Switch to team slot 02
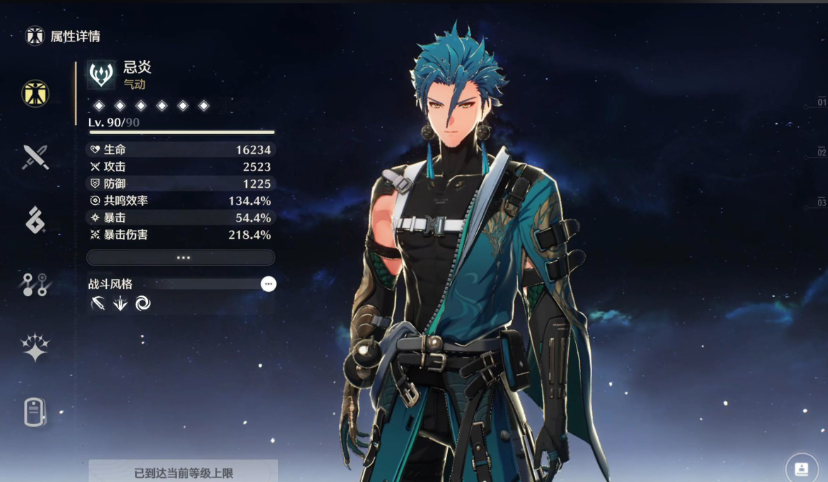The height and width of the screenshot is (482, 828). 821,152
